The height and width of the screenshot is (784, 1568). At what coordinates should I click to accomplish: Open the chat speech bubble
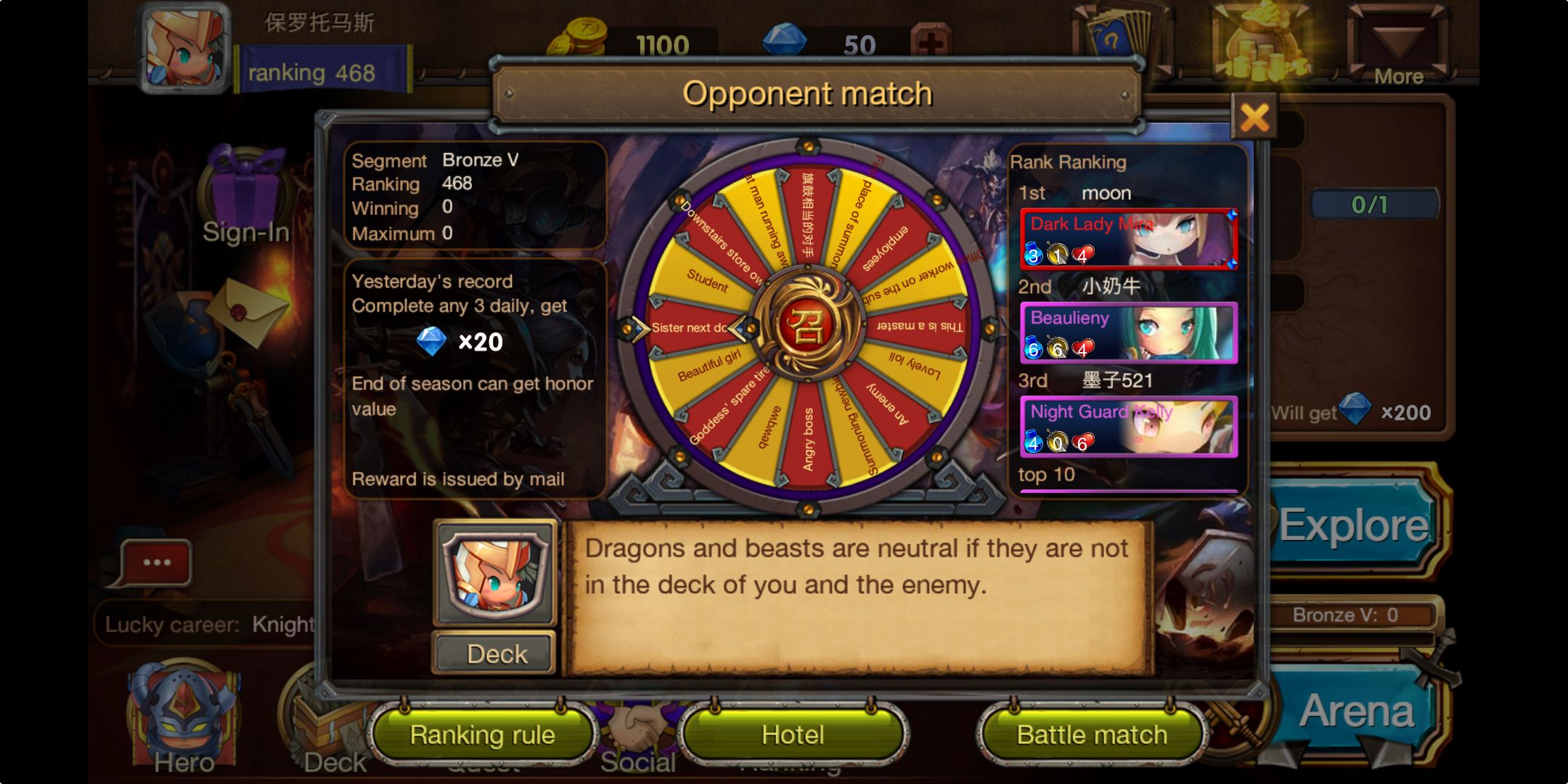(x=155, y=563)
